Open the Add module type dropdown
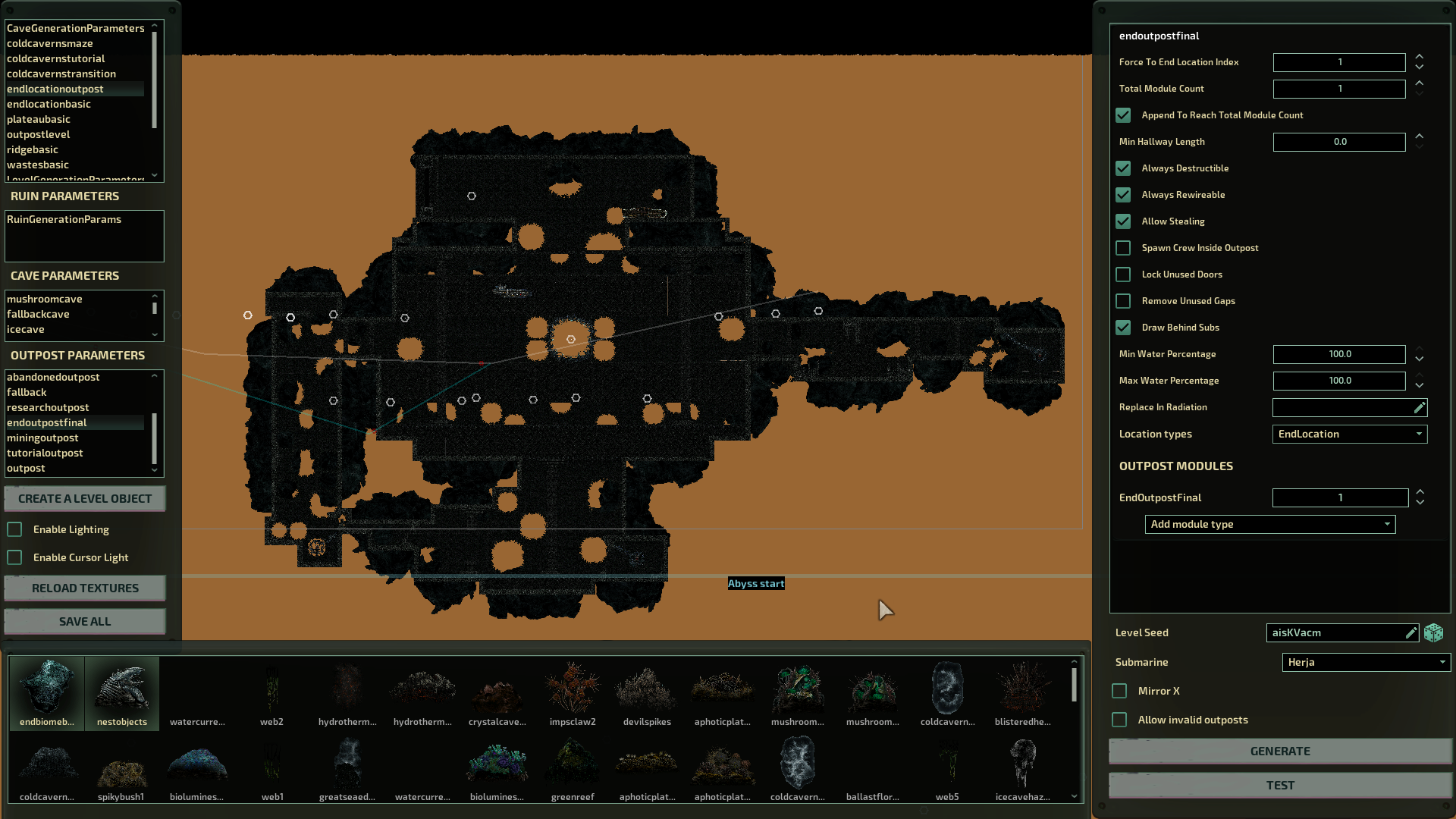 point(1269,524)
